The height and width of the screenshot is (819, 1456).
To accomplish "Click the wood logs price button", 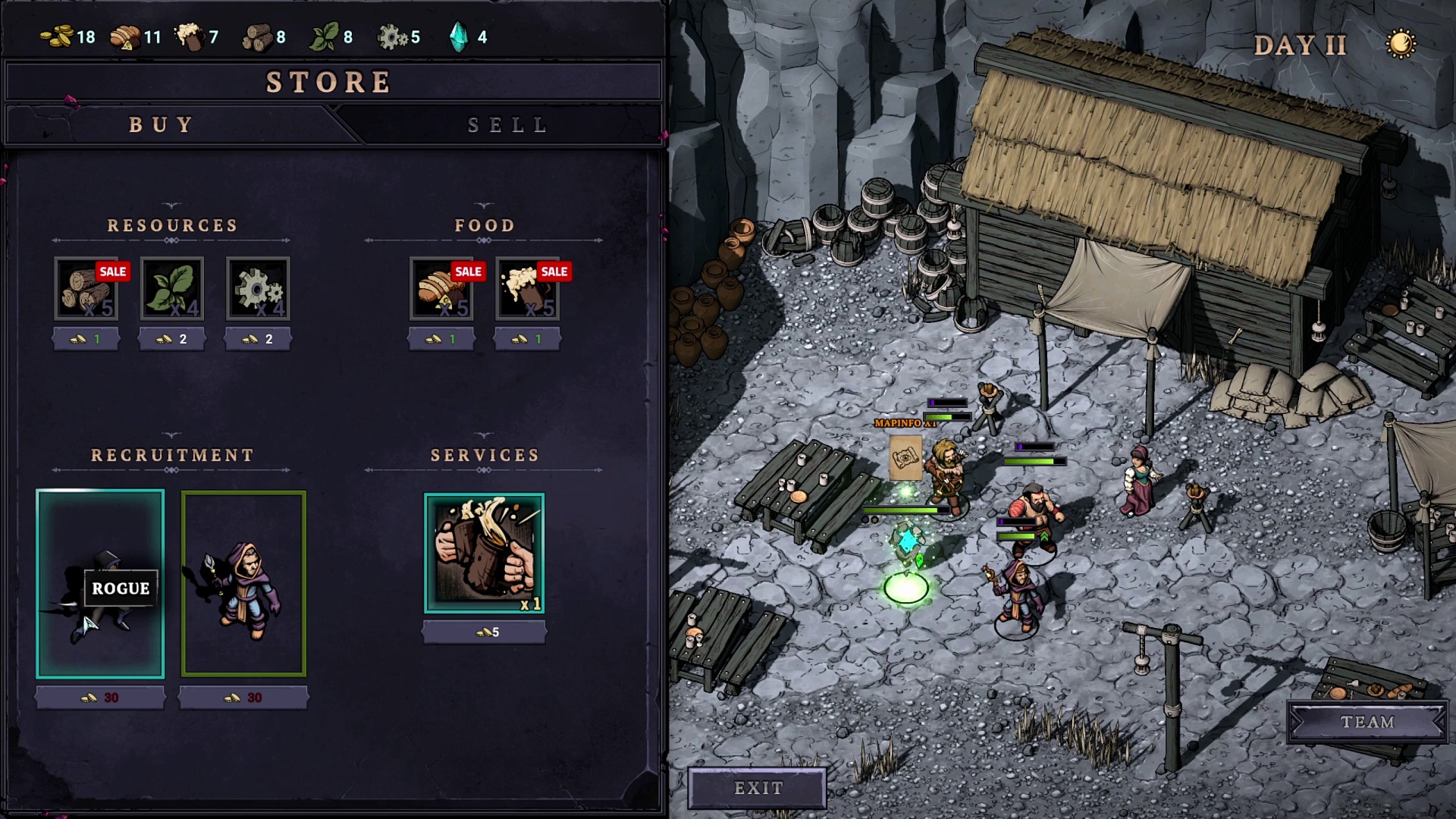I will (x=86, y=339).
